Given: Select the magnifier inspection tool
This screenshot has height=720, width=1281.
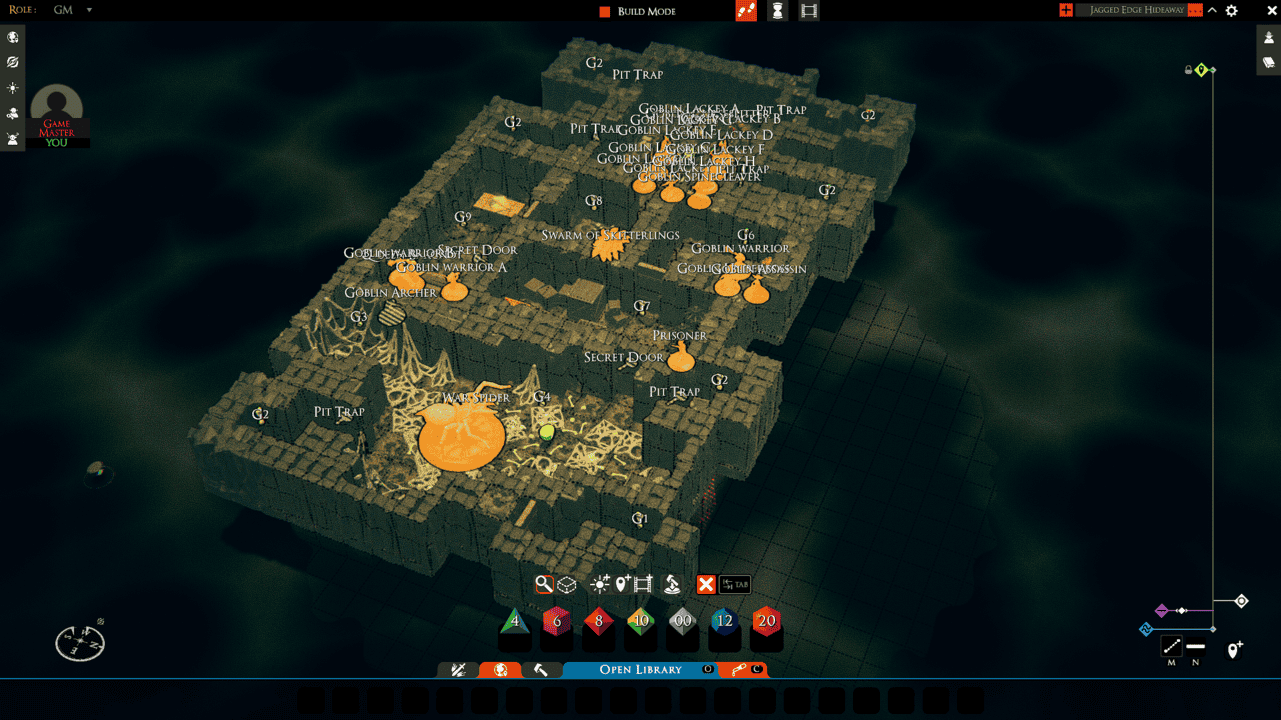Looking at the screenshot, I should pos(545,584).
